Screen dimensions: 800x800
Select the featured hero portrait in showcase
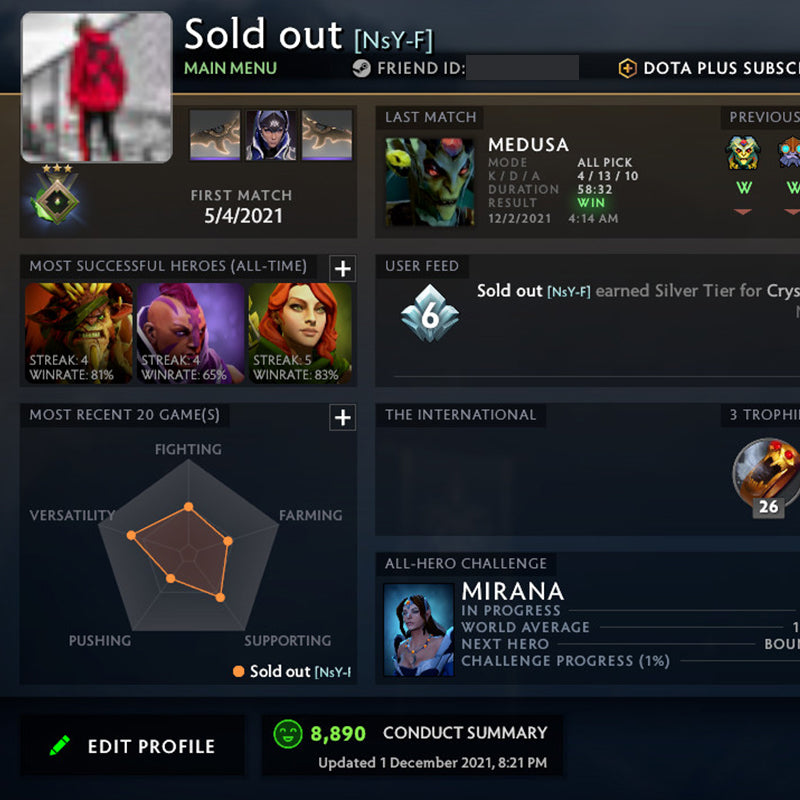(271, 135)
